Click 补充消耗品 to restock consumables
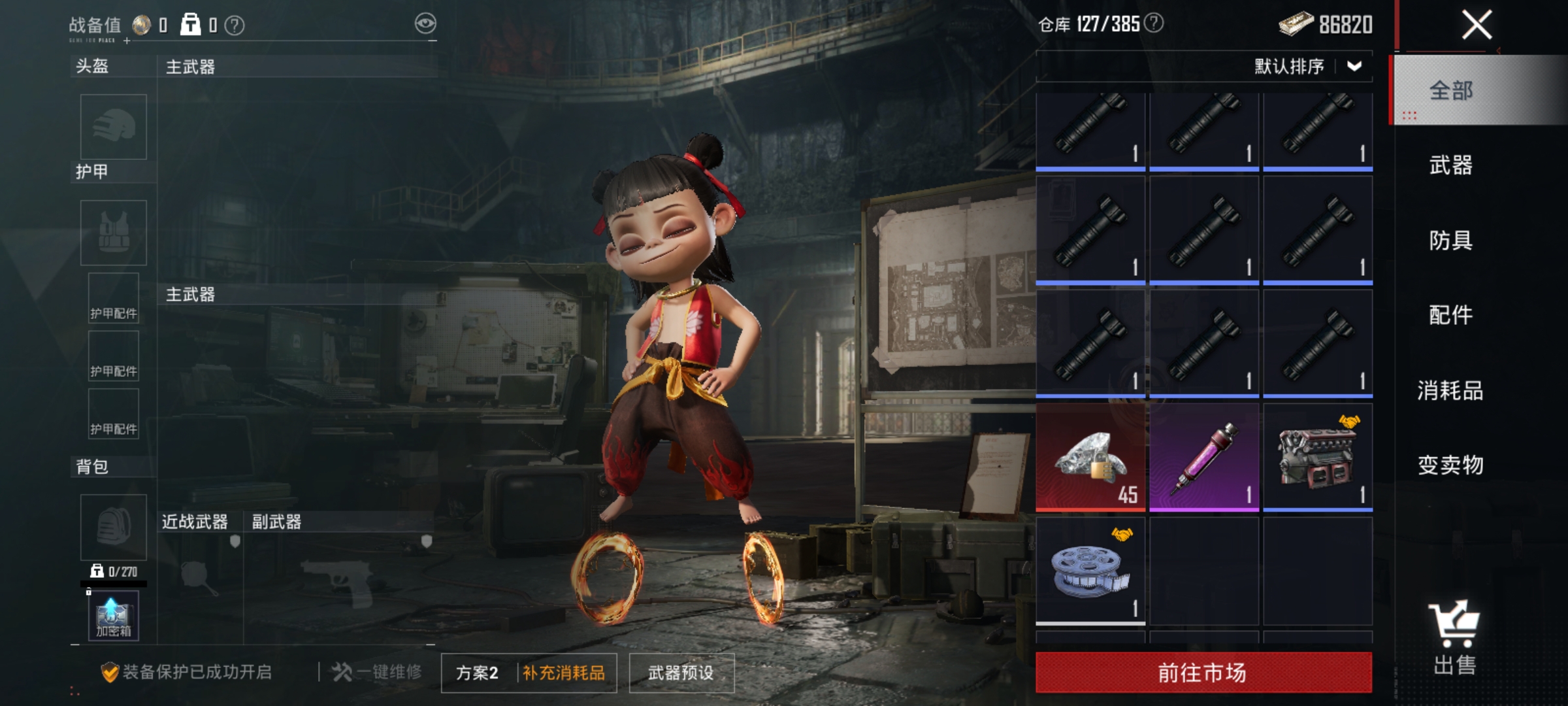1568x706 pixels. (564, 673)
